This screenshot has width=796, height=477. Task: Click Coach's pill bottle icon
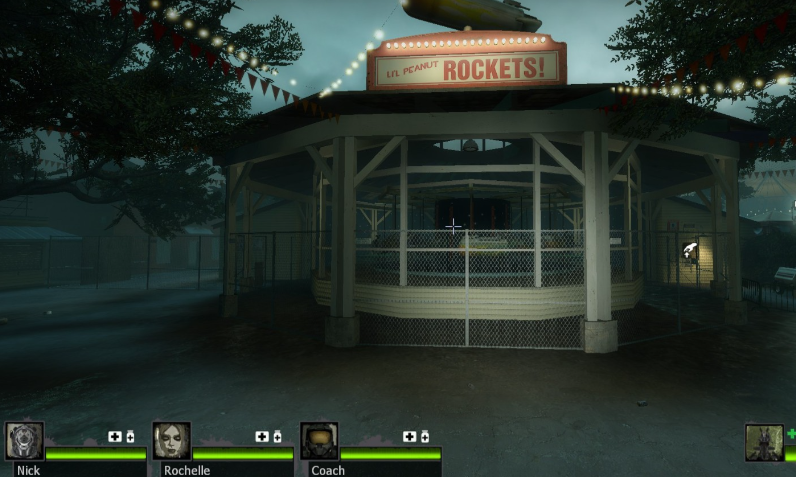pyautogui.click(x=424, y=436)
